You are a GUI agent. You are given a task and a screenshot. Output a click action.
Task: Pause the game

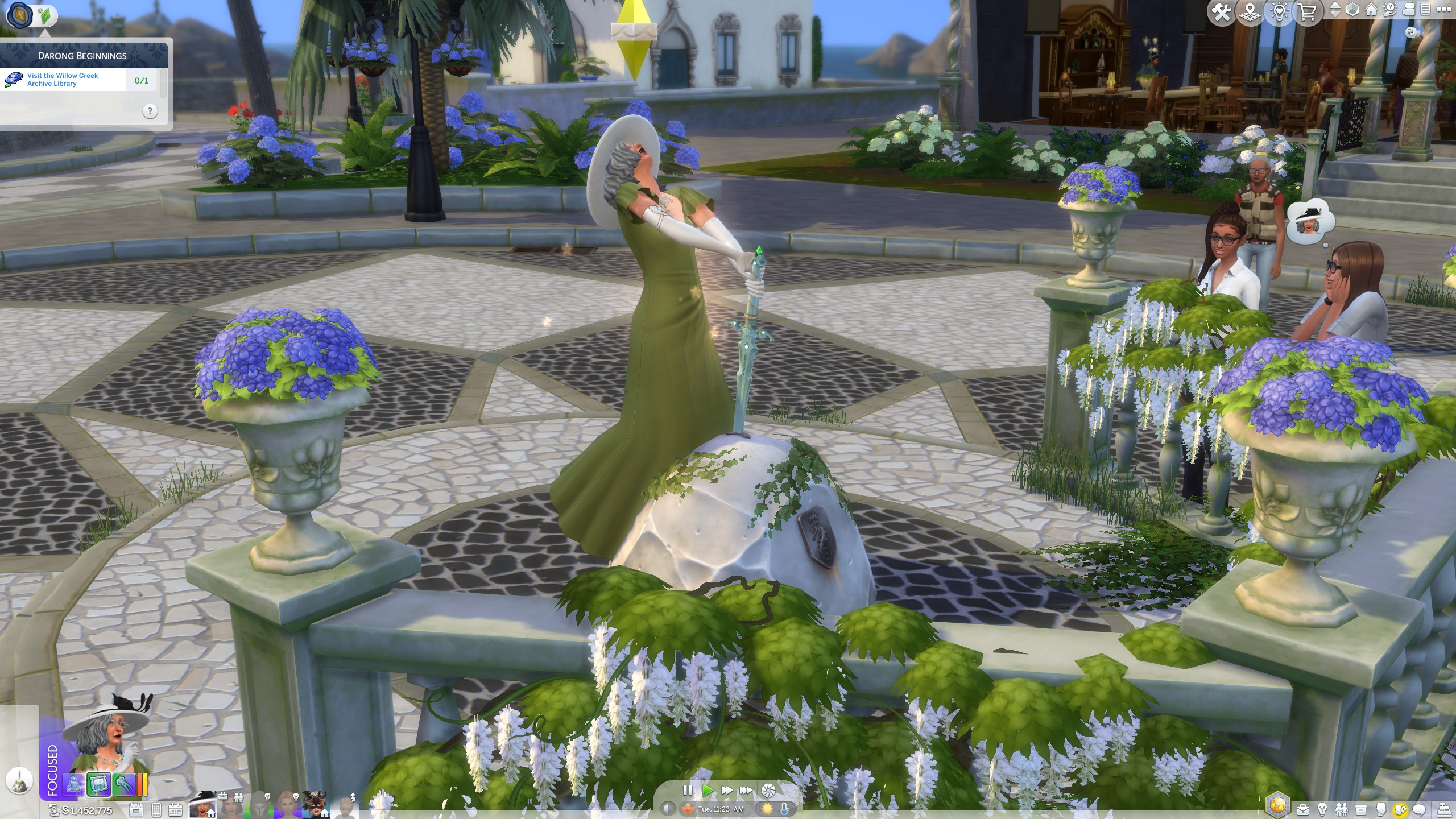pyautogui.click(x=688, y=790)
